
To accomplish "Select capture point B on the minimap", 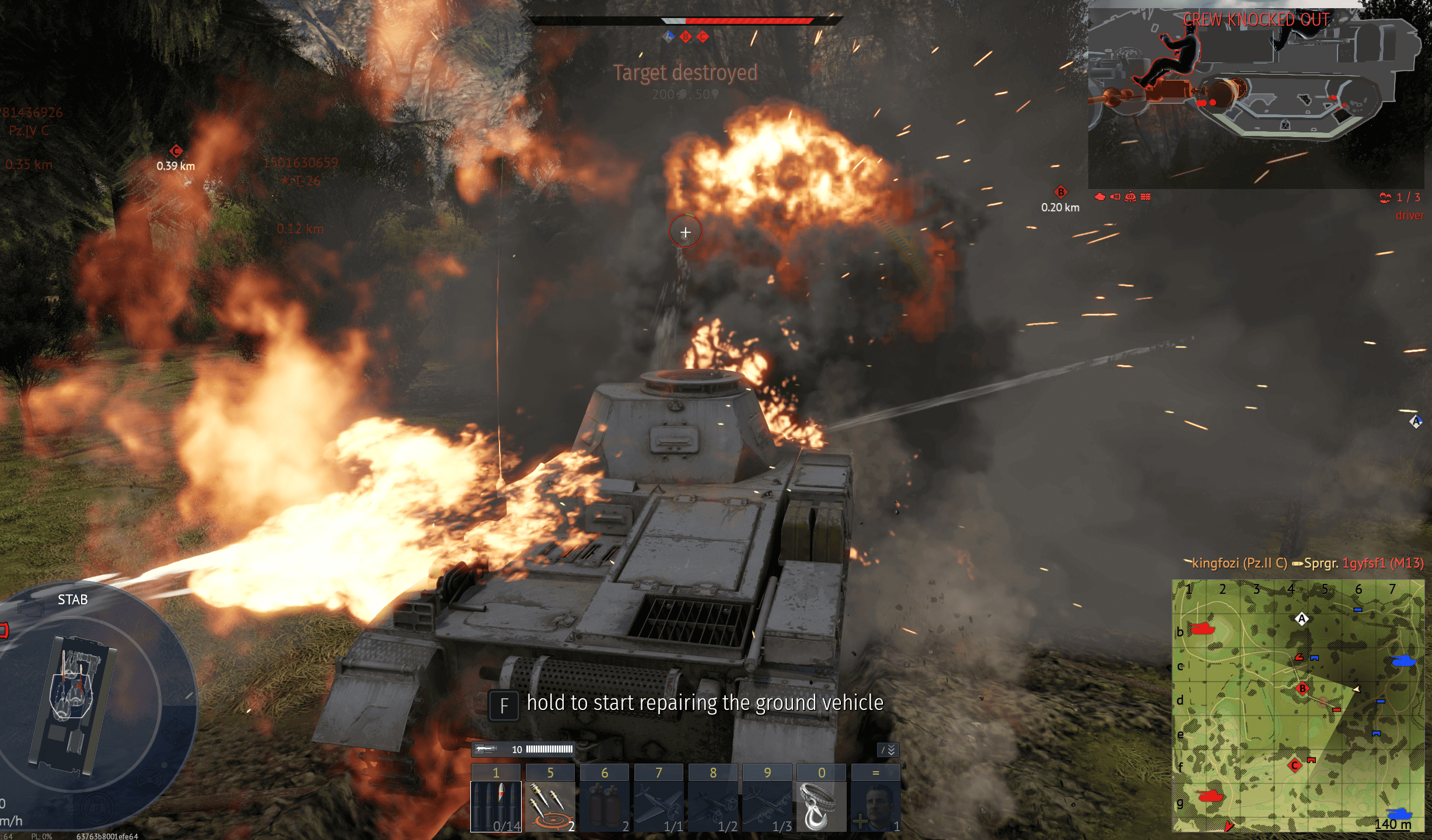I will tap(1302, 688).
